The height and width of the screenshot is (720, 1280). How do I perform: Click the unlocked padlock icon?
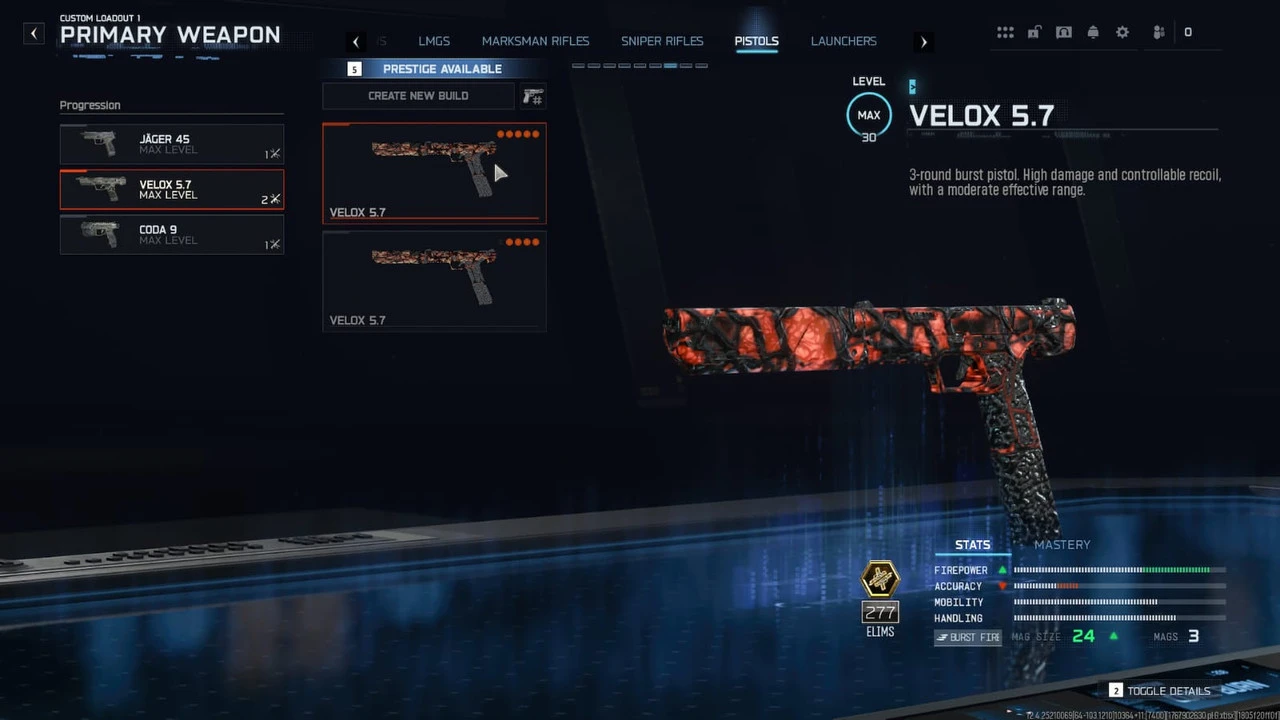[x=1034, y=31]
